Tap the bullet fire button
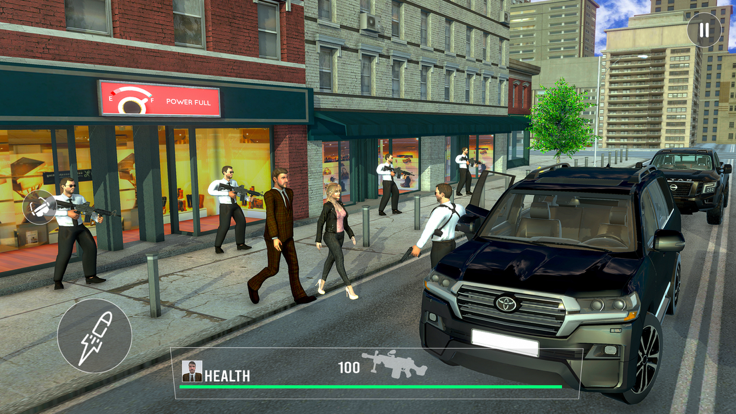 pyautogui.click(x=93, y=336)
